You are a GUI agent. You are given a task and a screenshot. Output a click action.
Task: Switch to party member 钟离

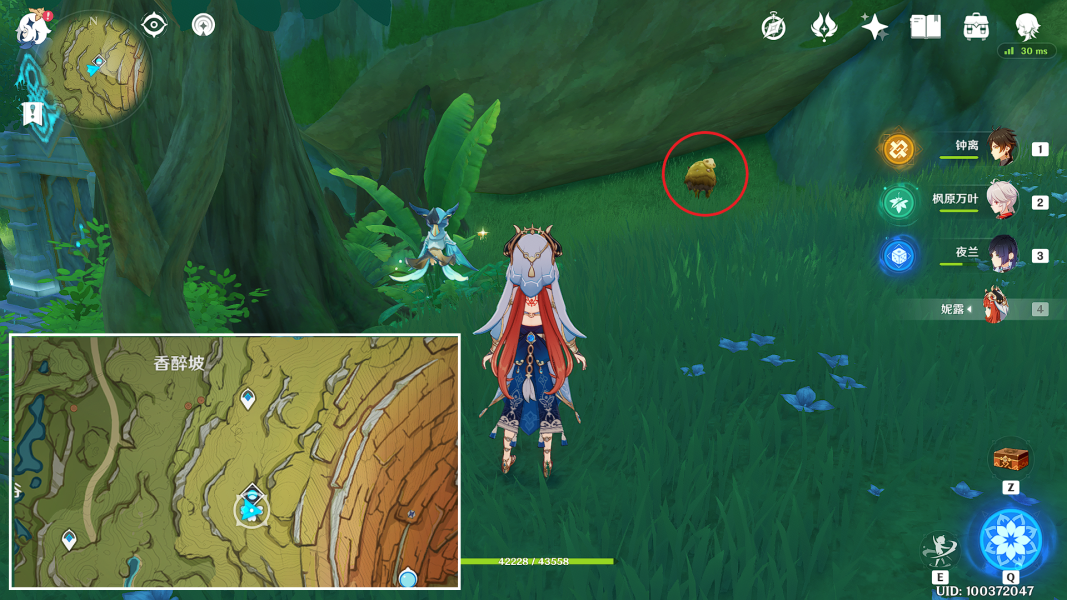point(1000,148)
